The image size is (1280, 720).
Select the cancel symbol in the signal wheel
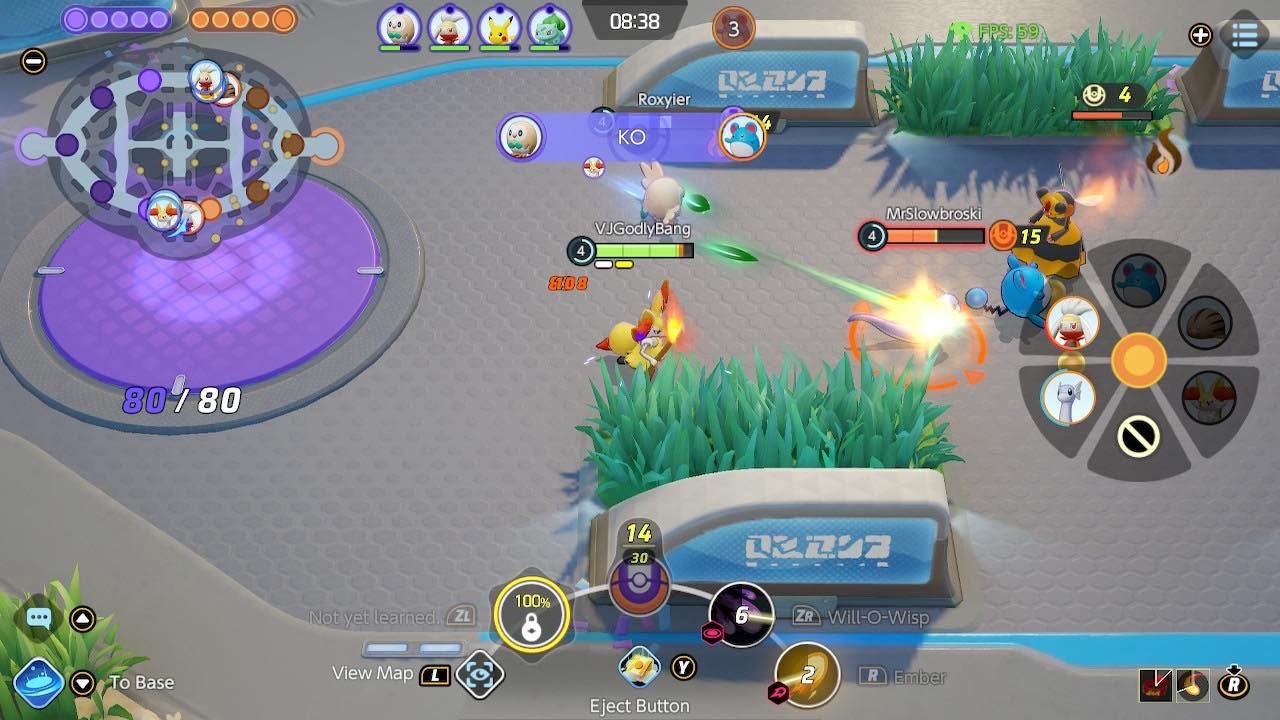click(x=1137, y=435)
